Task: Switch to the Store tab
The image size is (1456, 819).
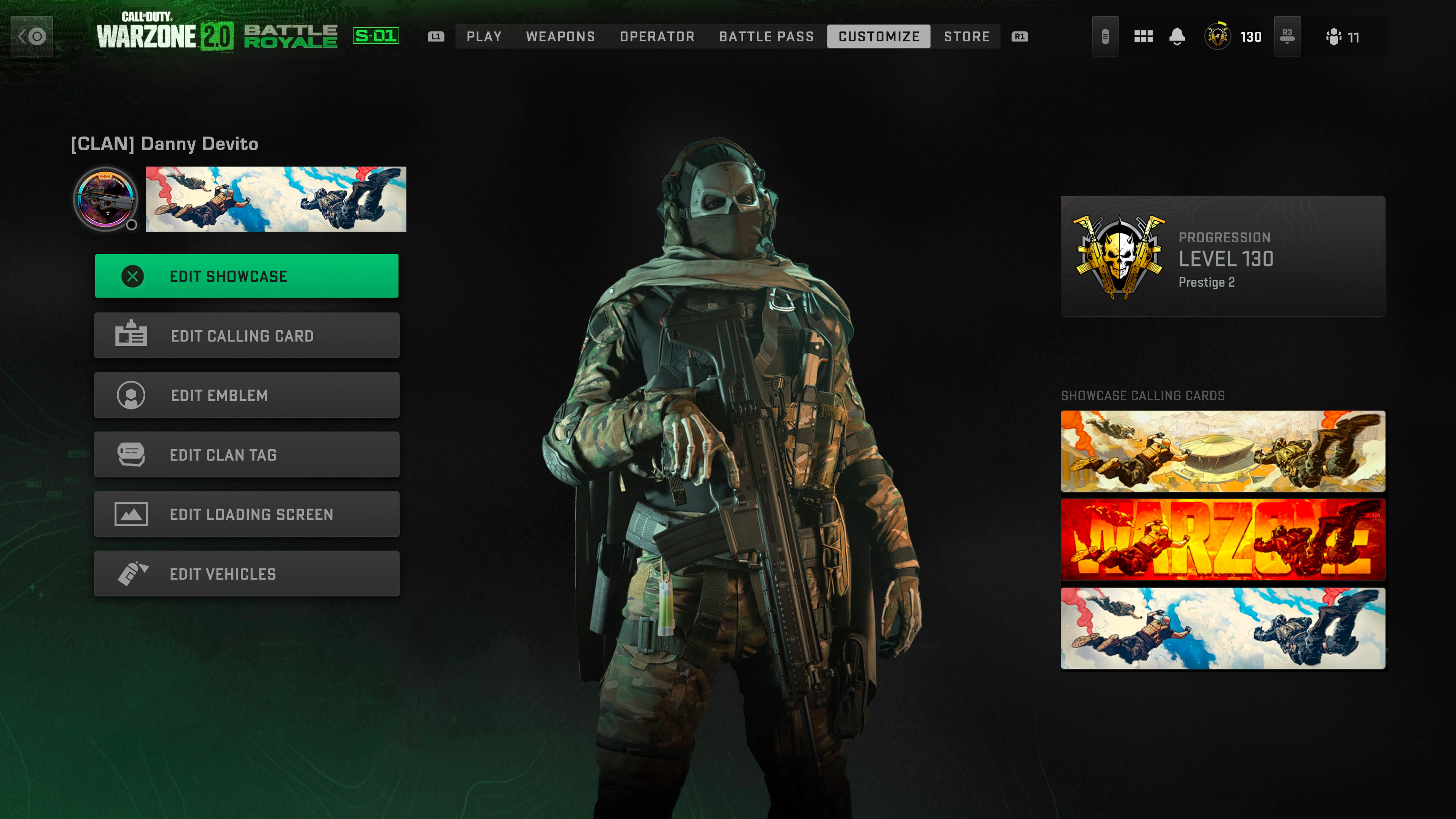Action: pos(966,36)
